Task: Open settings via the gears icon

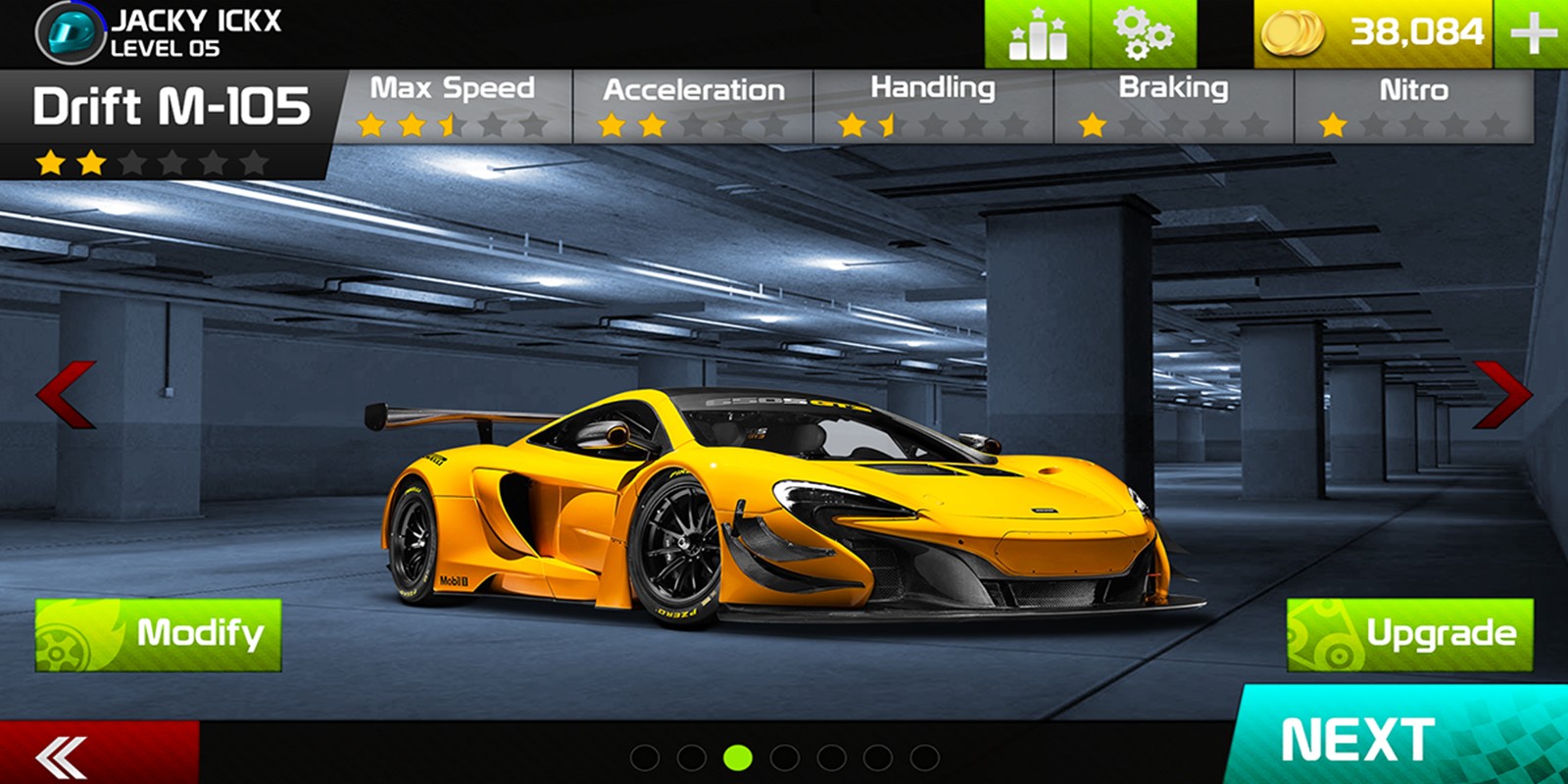Action: coord(1144,34)
